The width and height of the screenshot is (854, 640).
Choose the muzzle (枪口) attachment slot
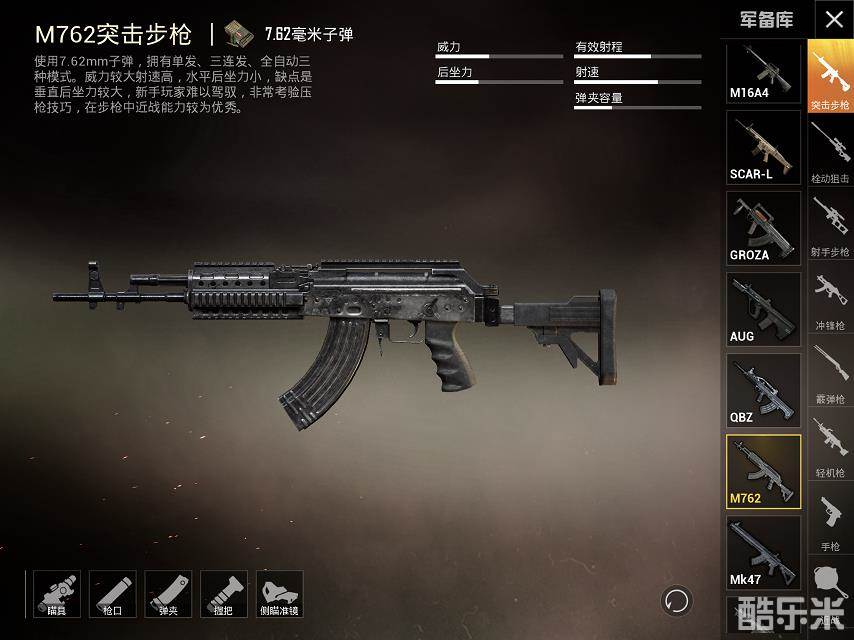tap(112, 594)
